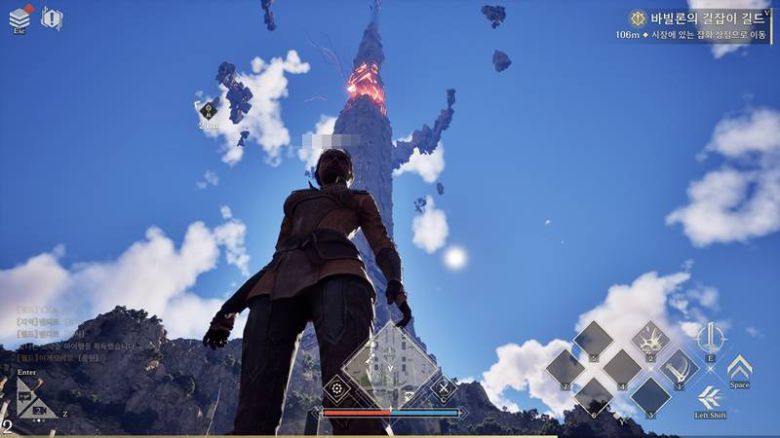Open the main menu stack icon
This screenshot has width=780, height=438.
pos(19,17)
